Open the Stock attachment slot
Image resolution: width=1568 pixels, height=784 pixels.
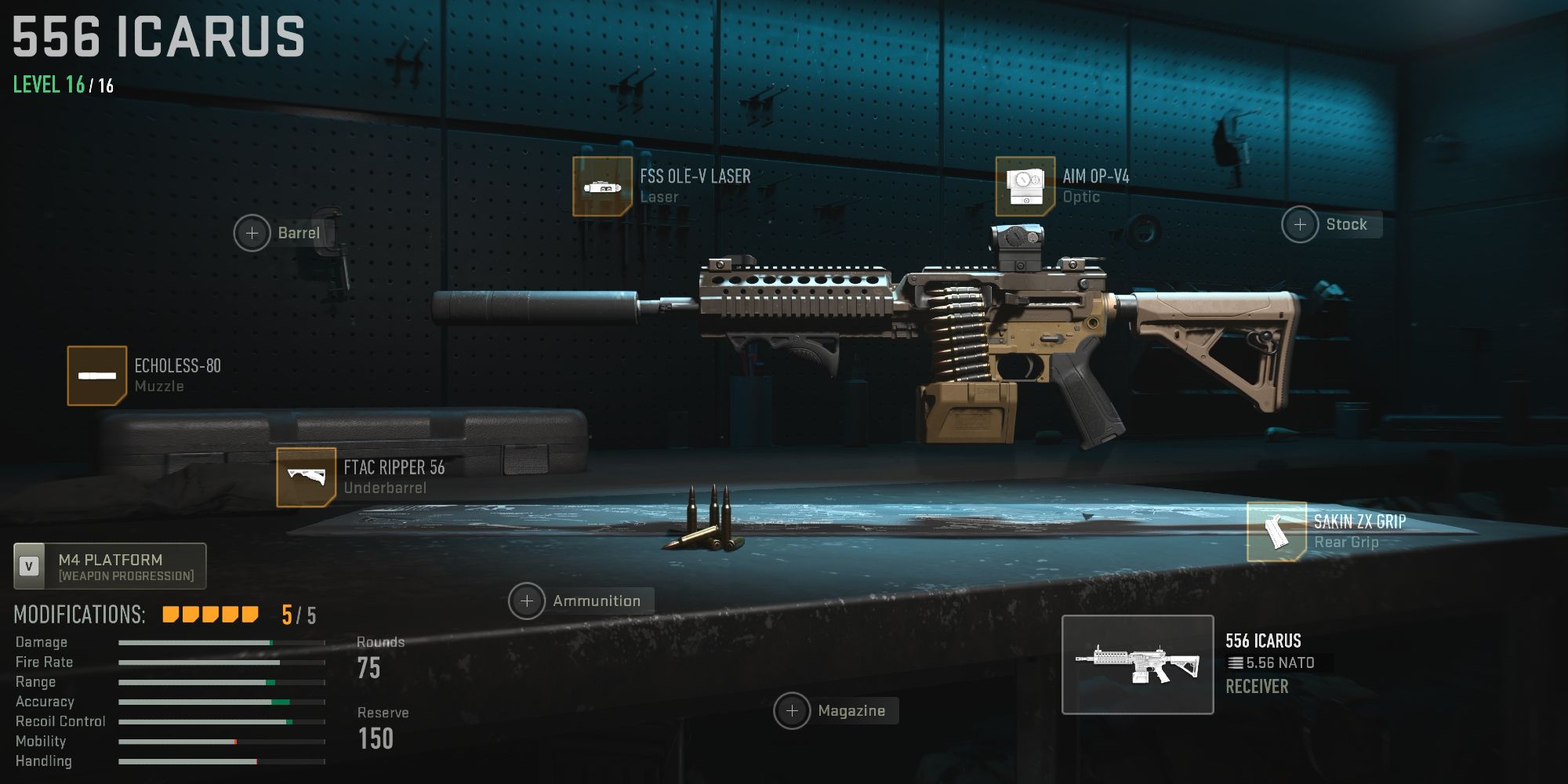click(x=1301, y=224)
